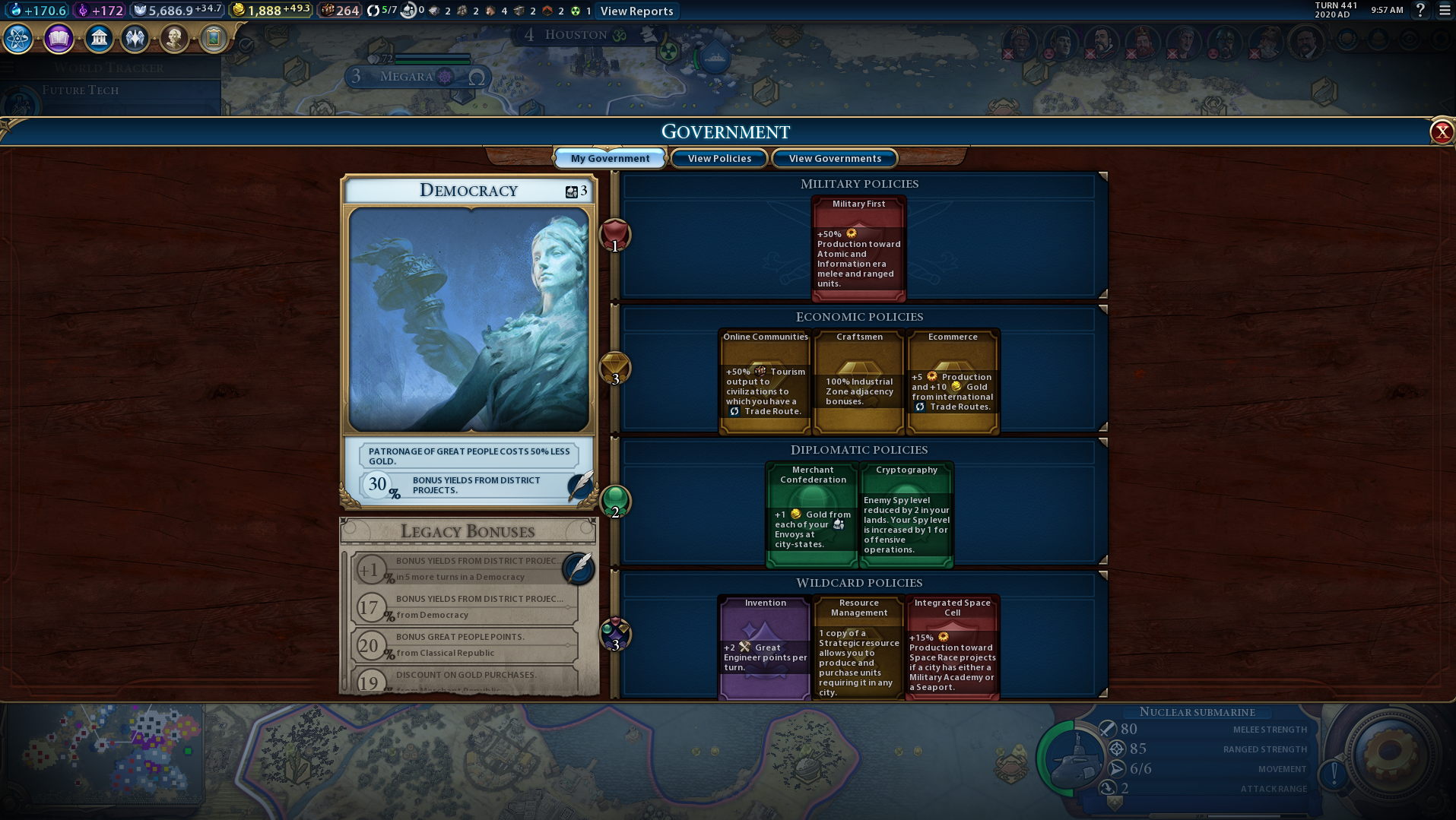Open the Technology tree
The image size is (1456, 820).
click(18, 39)
